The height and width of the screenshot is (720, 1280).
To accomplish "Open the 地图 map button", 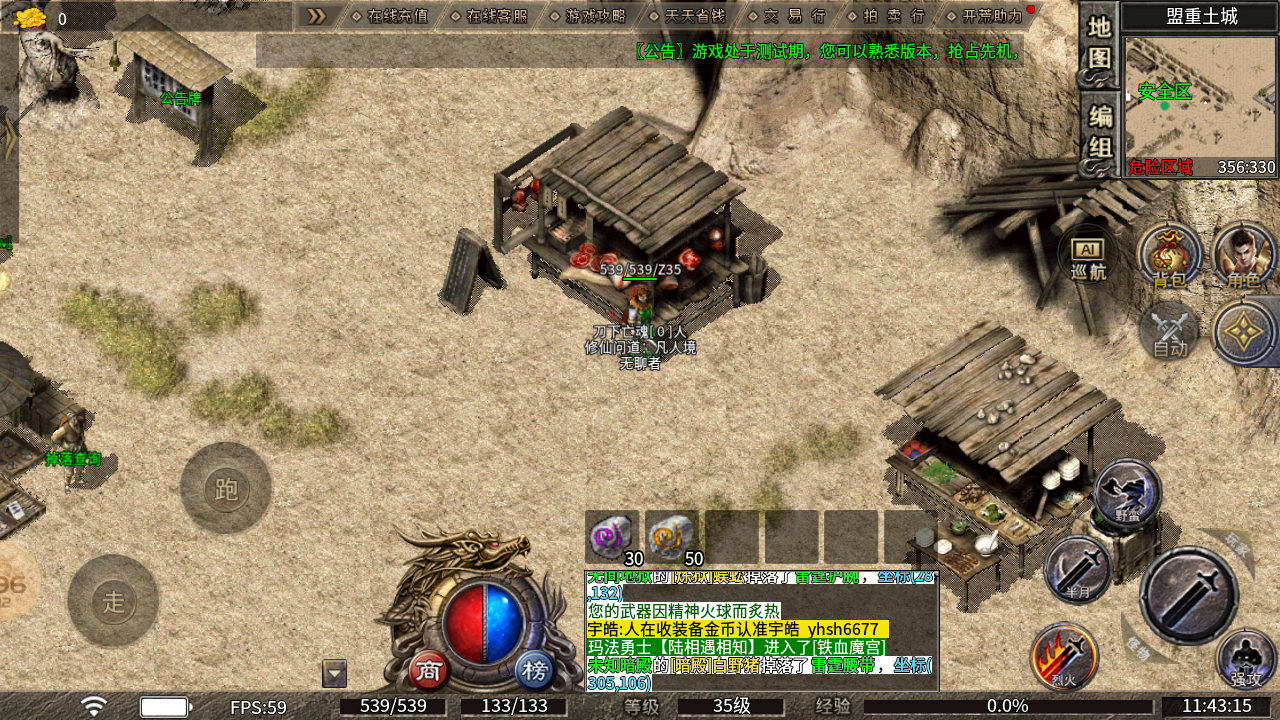I will 1100,44.
